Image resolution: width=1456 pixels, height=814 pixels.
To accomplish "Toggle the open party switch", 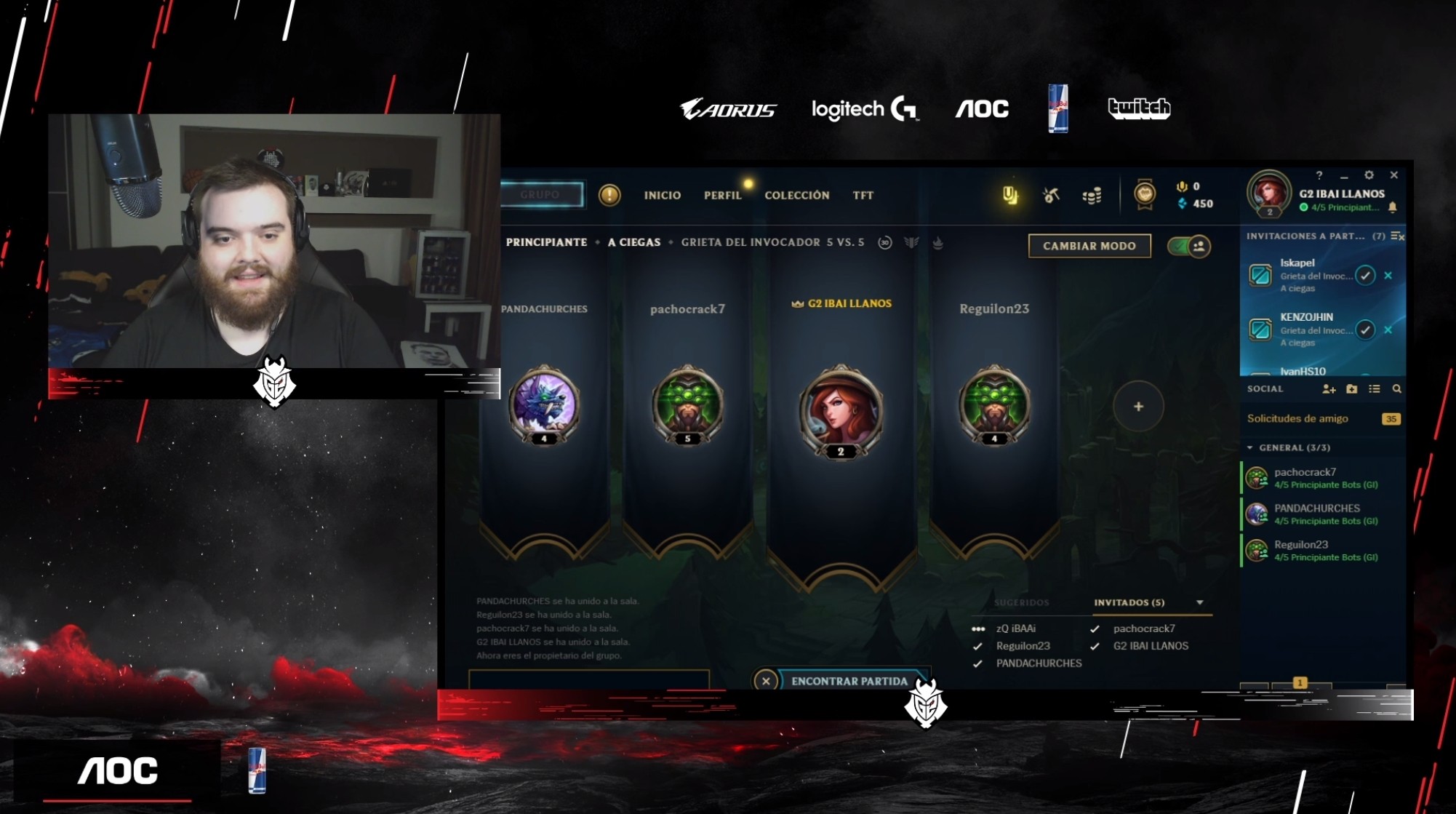I will pos(1189,247).
